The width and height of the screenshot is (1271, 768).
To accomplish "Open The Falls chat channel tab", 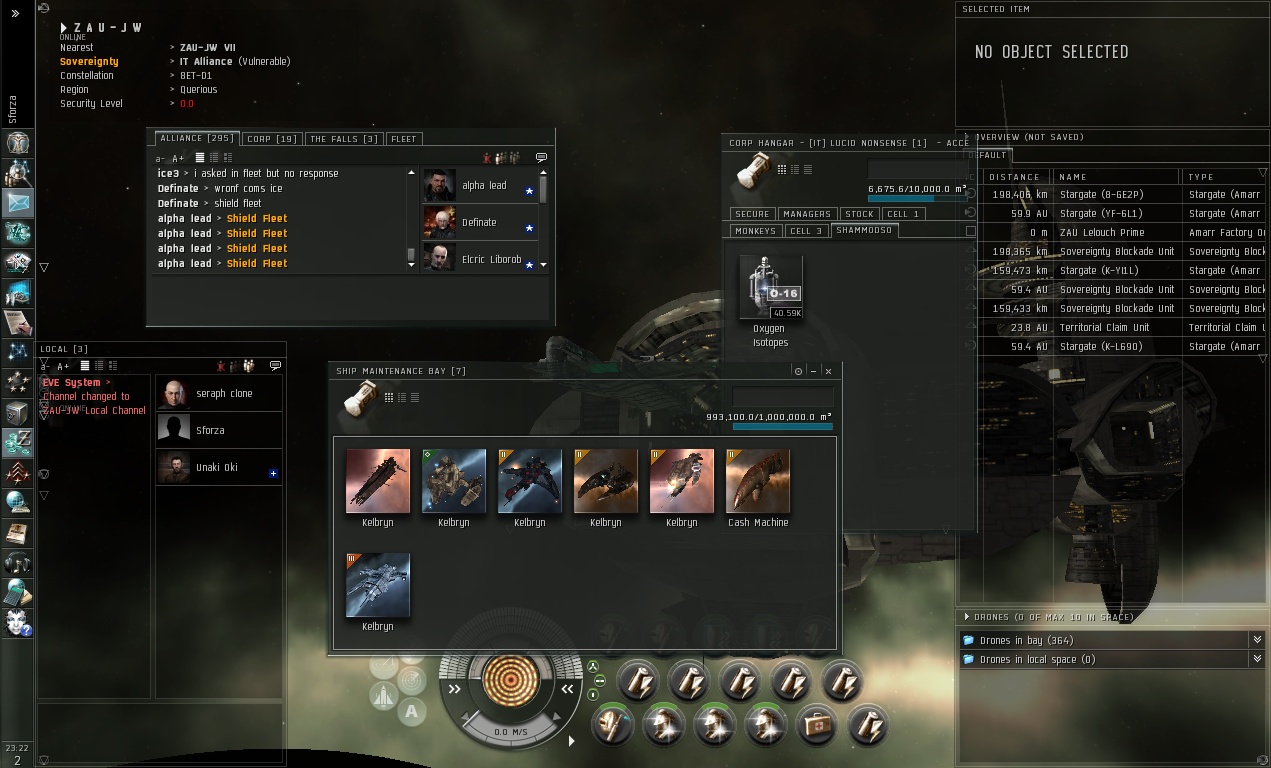I will coord(343,139).
